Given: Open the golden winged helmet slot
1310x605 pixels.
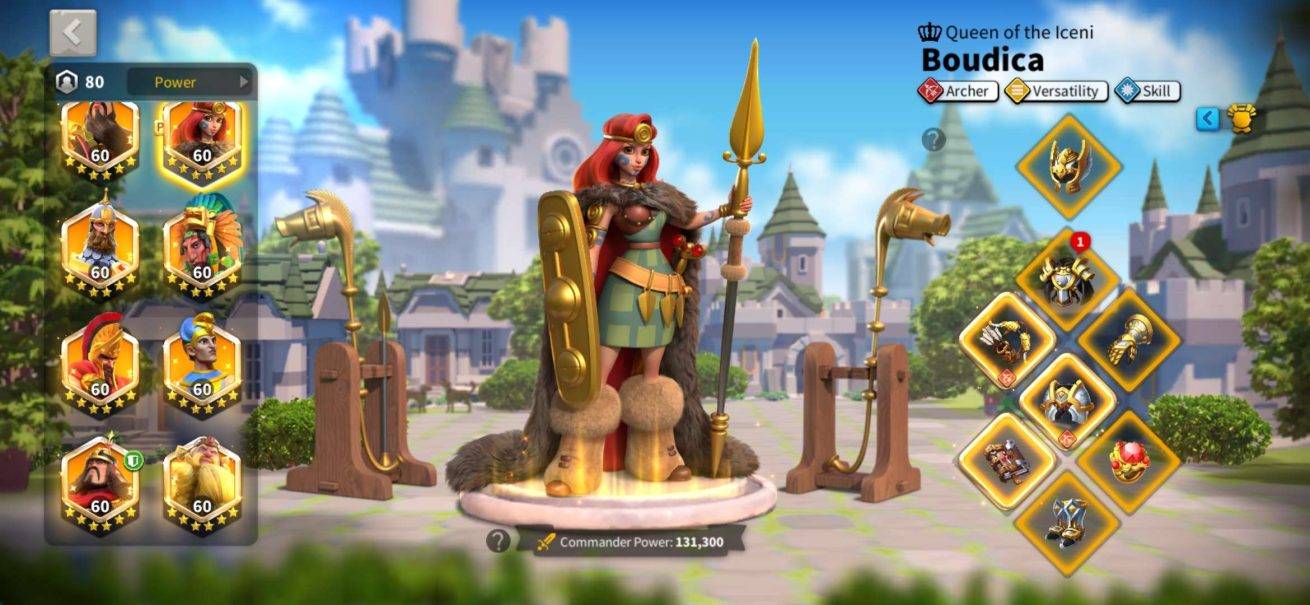Looking at the screenshot, I should pyautogui.click(x=1068, y=165).
